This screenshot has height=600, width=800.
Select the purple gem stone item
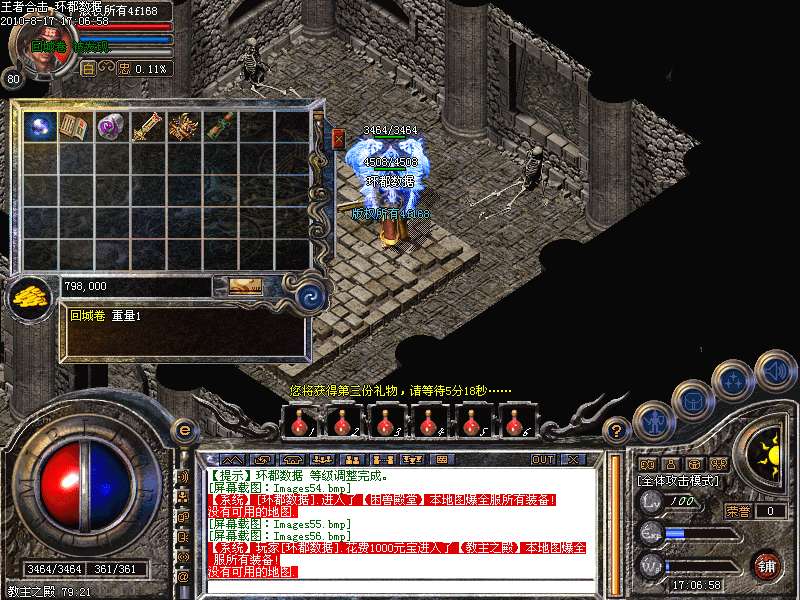coord(109,127)
